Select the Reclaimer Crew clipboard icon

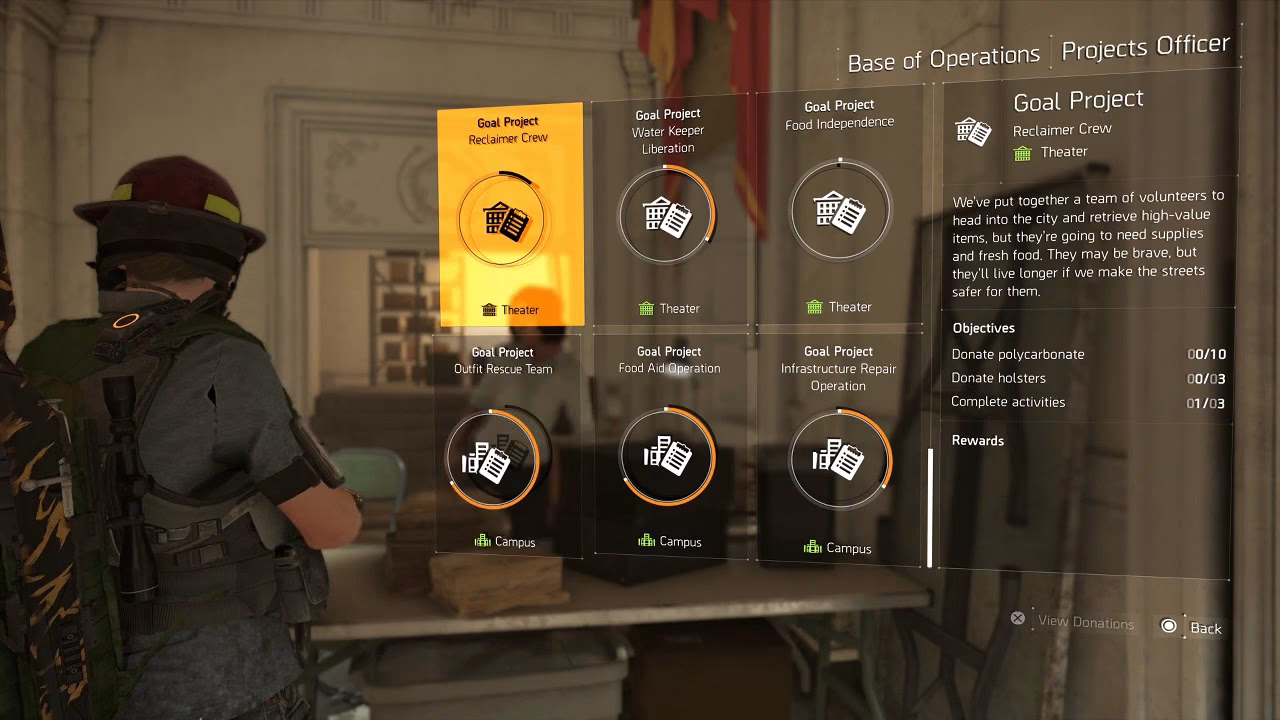click(x=505, y=221)
